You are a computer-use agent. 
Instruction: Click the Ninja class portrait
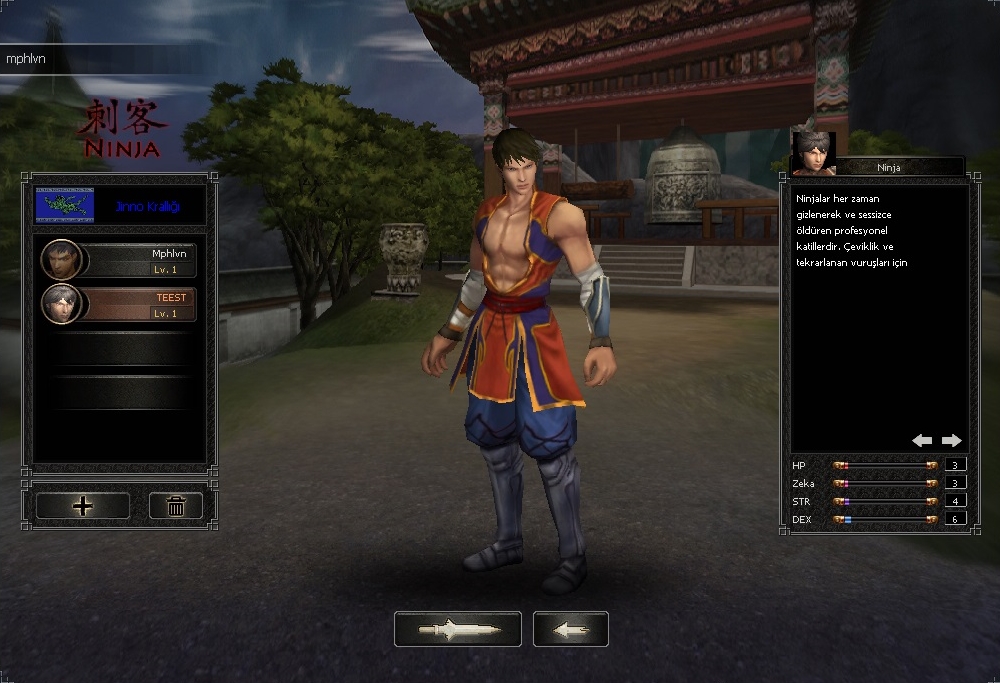click(x=813, y=153)
